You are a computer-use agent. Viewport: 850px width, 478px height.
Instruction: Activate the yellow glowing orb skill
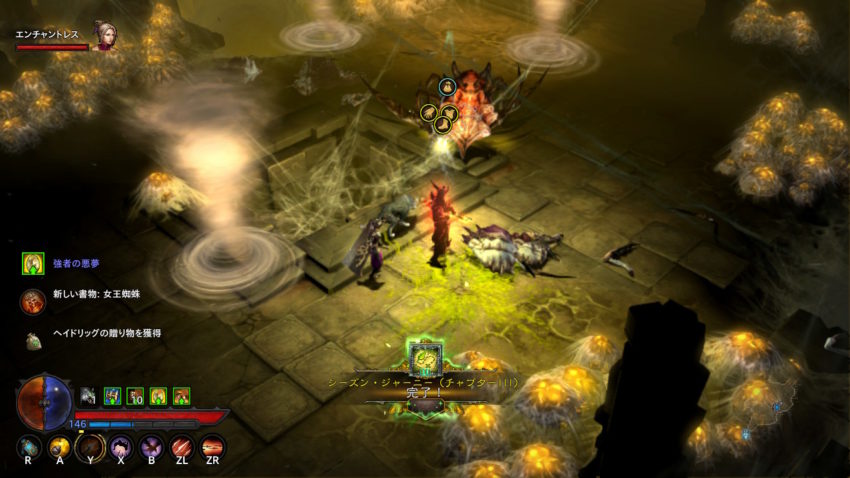pos(60,447)
